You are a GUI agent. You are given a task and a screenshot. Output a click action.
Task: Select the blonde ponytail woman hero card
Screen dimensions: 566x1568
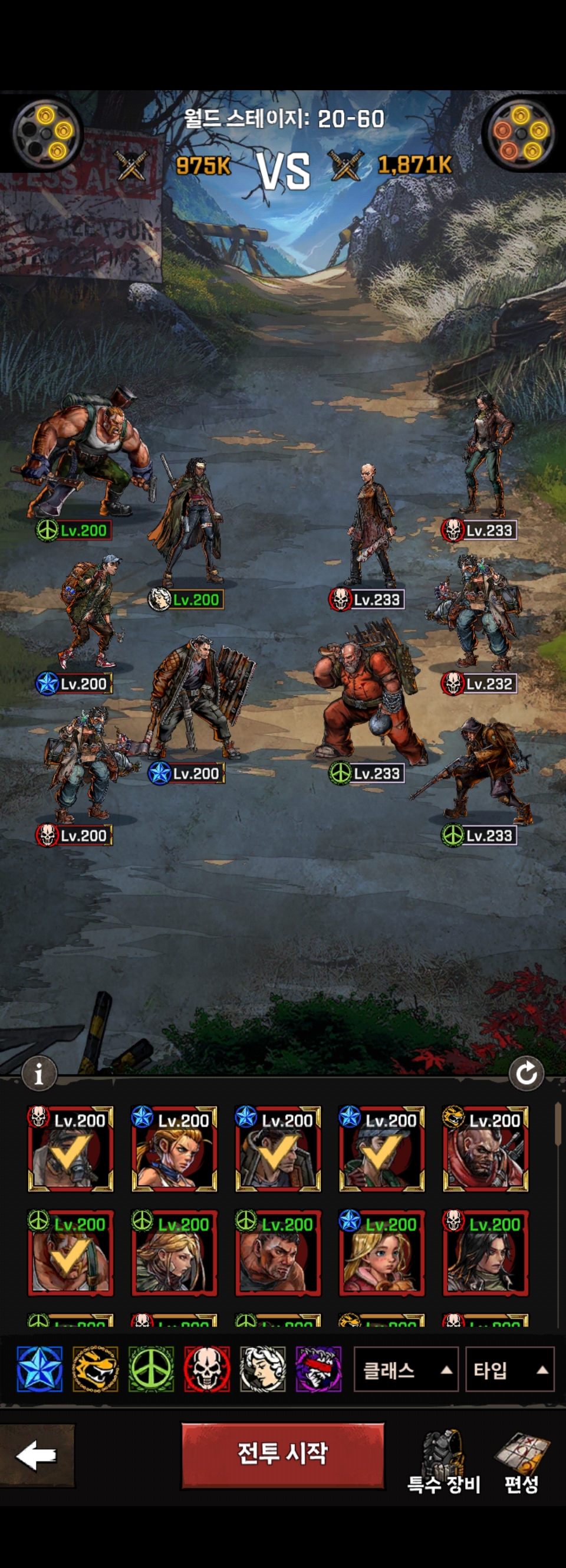click(x=175, y=1149)
